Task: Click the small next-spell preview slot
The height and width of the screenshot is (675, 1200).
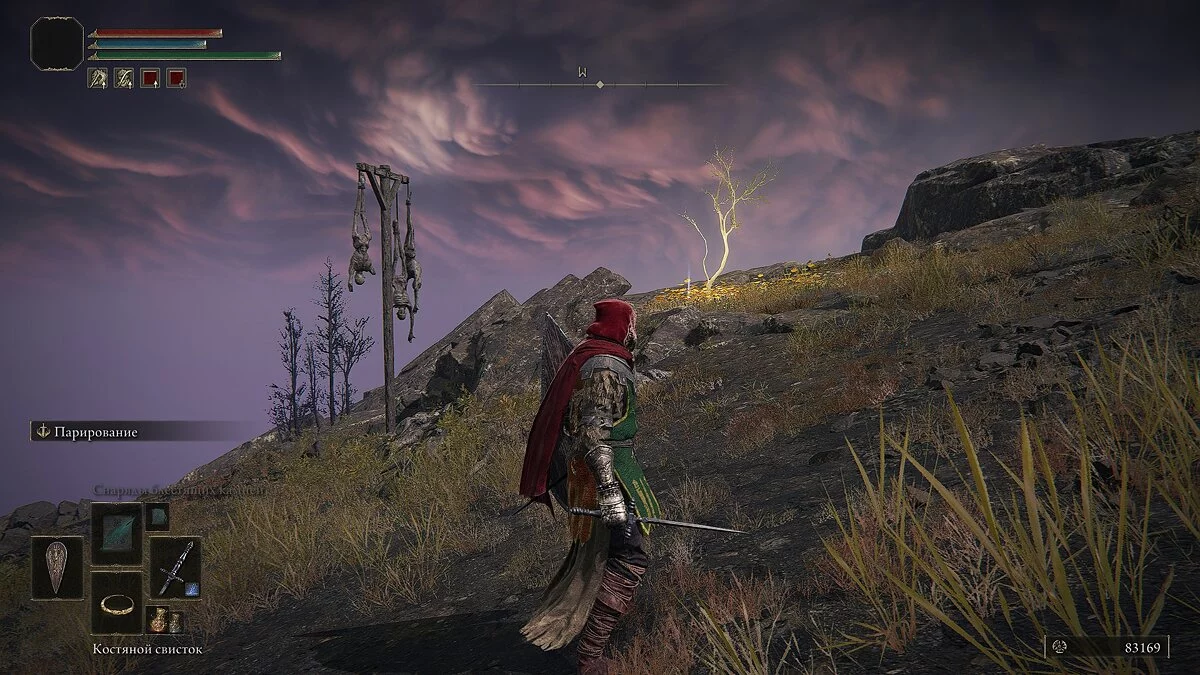Action: [x=157, y=516]
